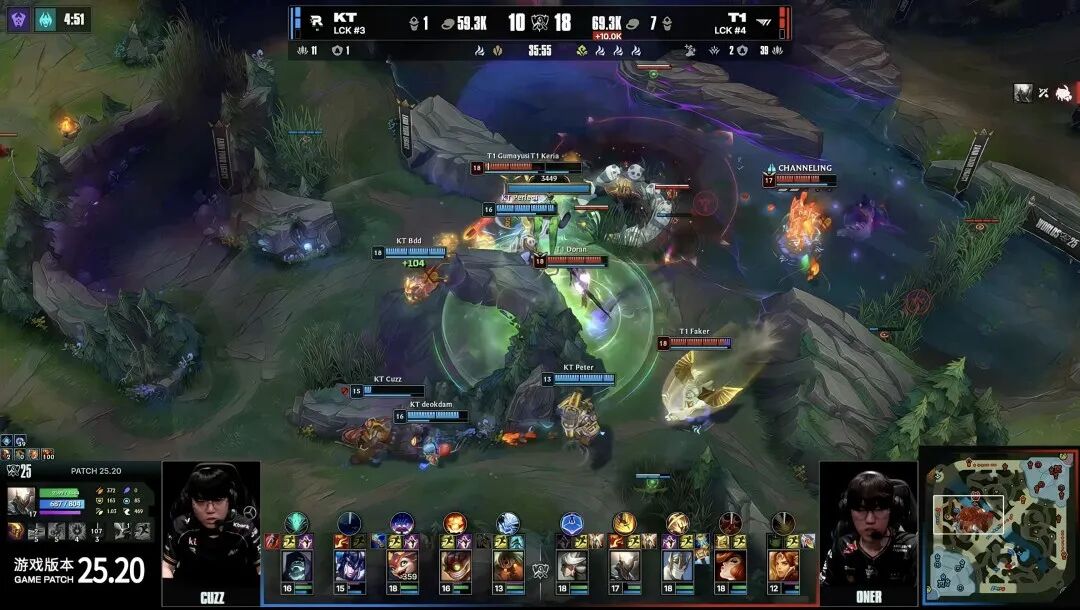Open the Oner player camera panel
This screenshot has width=1080, height=610.
[x=868, y=533]
